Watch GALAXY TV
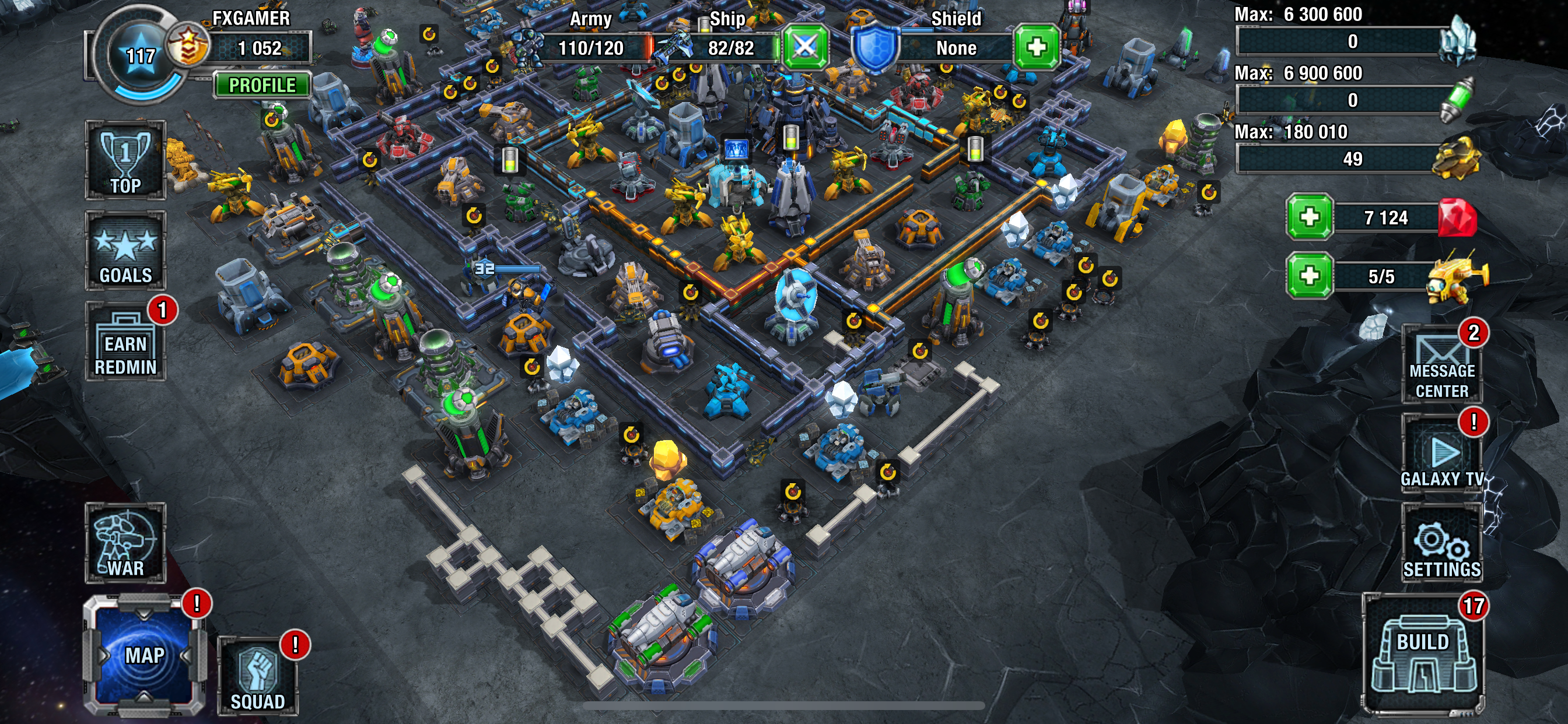 click(x=1441, y=454)
